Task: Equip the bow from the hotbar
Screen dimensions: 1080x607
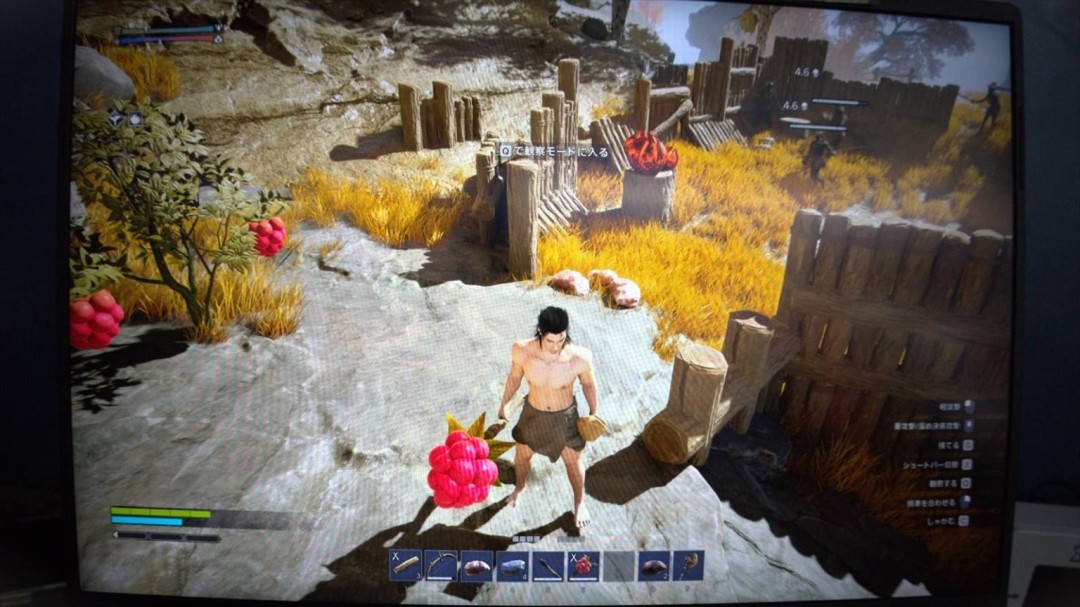Action: coord(440,565)
